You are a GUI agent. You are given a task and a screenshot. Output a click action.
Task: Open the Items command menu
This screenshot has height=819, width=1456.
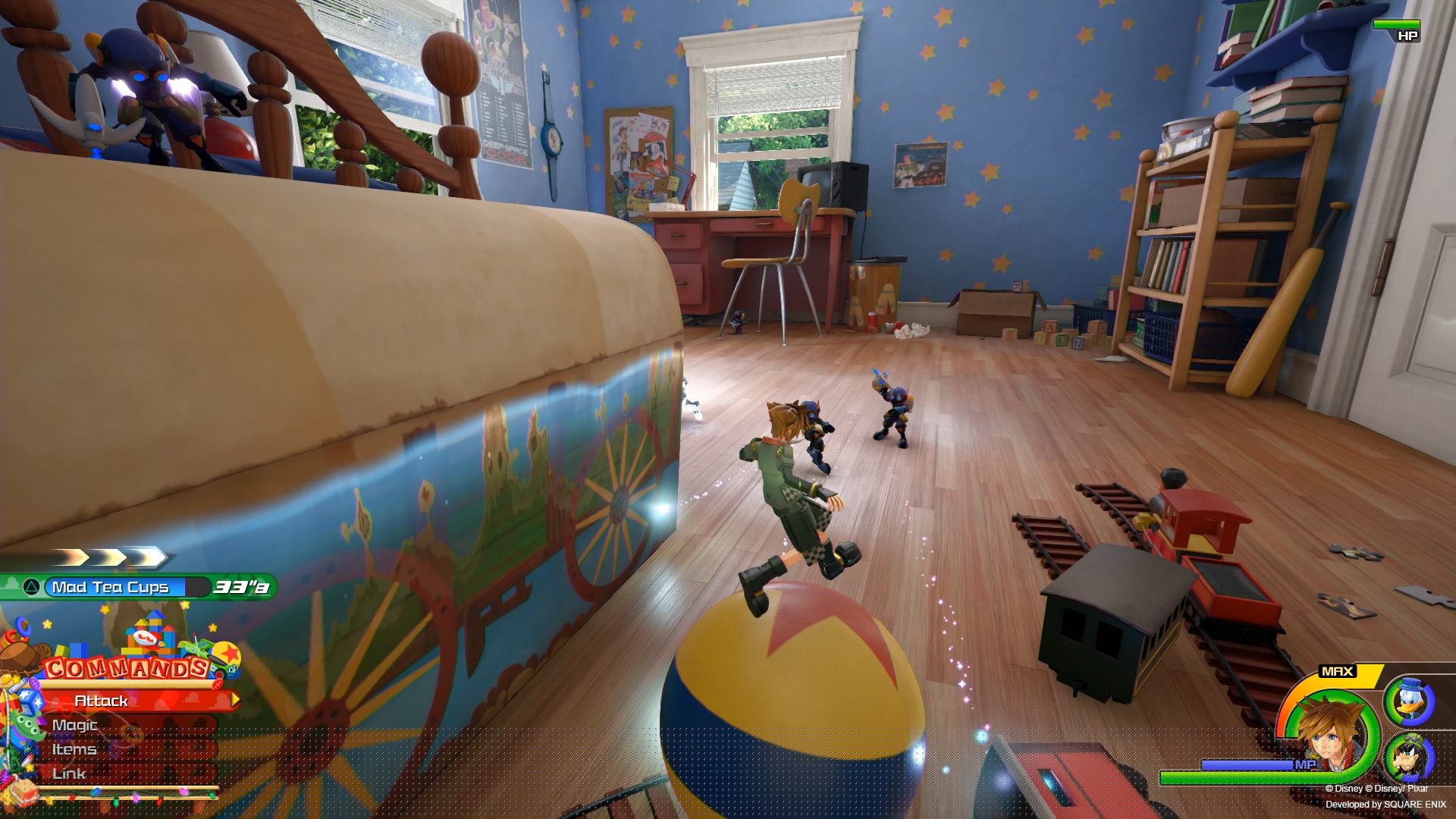point(74,748)
